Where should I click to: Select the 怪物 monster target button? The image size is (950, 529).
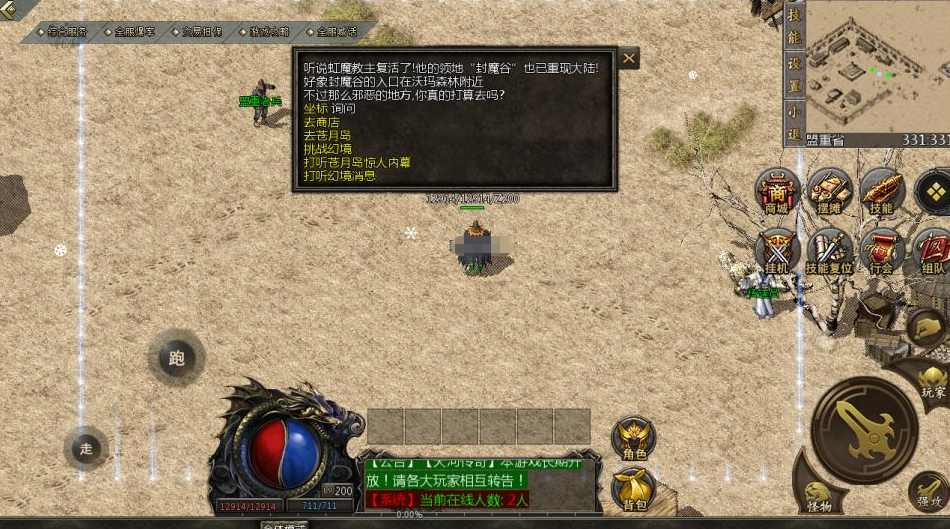point(818,492)
